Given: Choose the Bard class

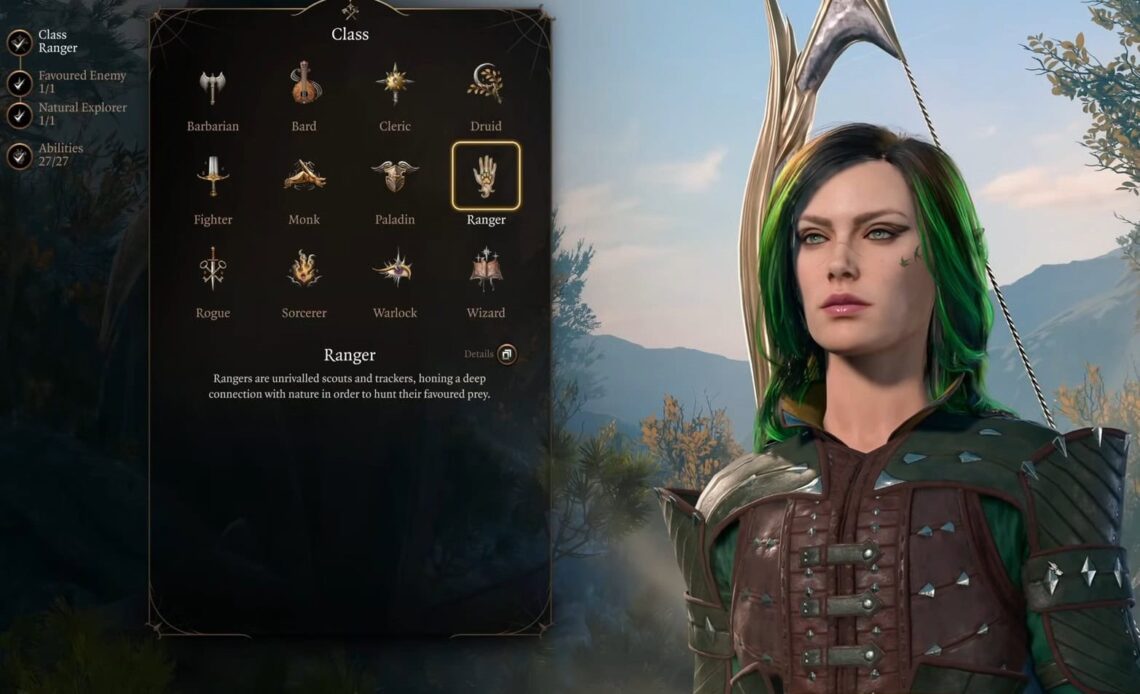Looking at the screenshot, I should point(304,85).
